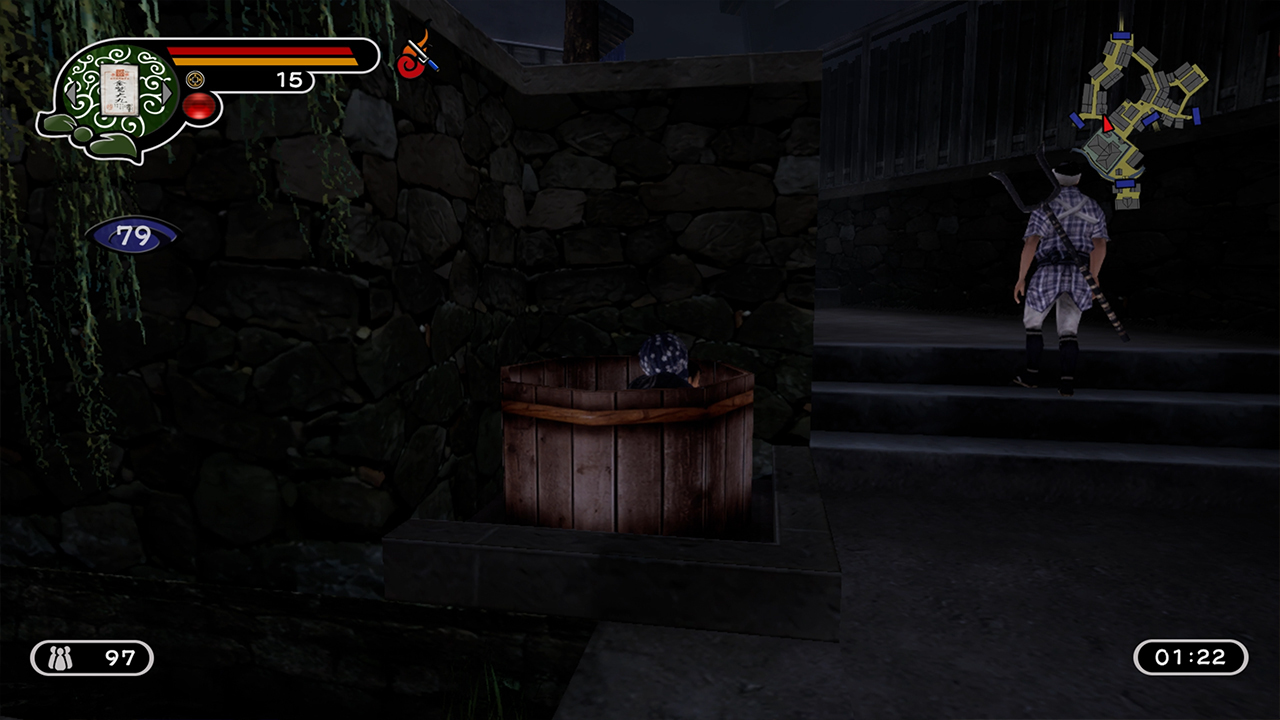
Task: Click the red orb status indicator
Action: 200,104
